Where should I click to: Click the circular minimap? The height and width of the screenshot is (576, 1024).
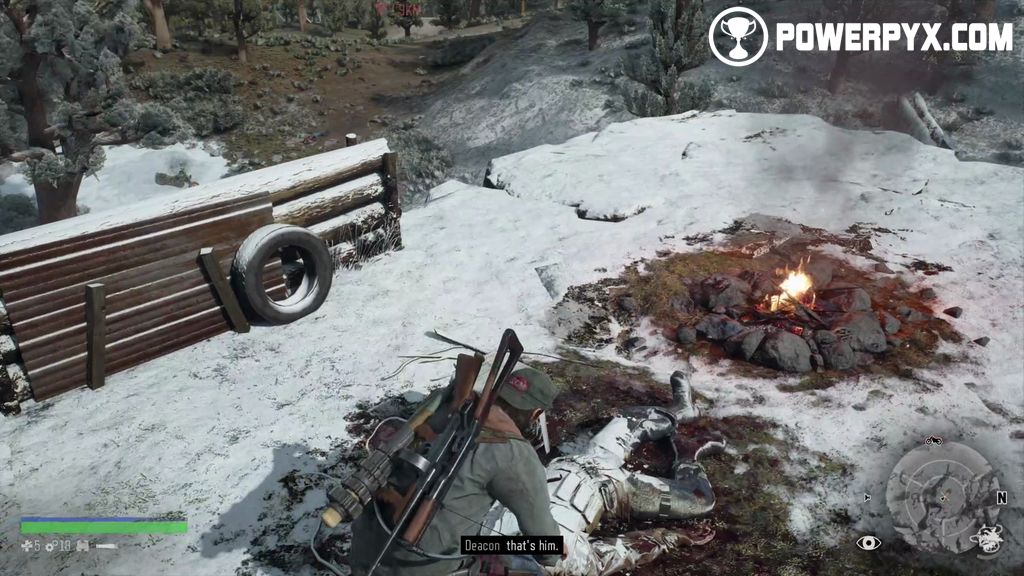tap(942, 497)
